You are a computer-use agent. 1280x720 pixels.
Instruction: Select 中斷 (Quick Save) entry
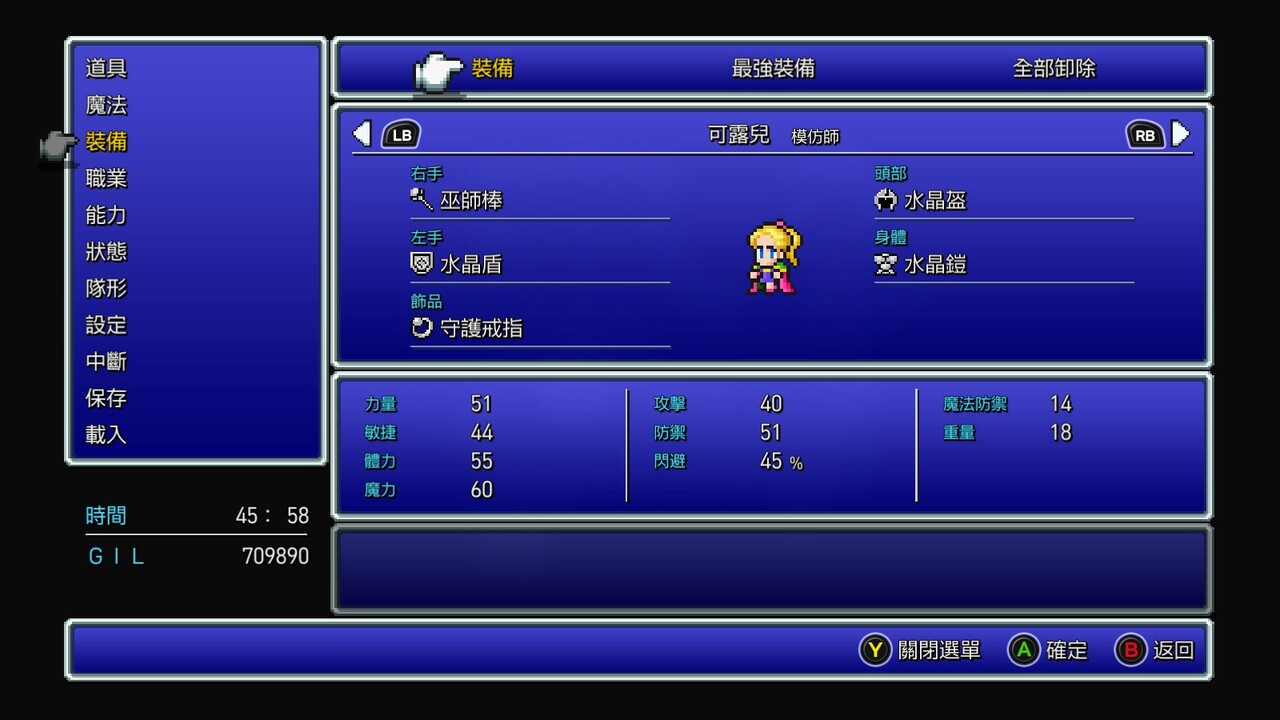[x=106, y=362]
